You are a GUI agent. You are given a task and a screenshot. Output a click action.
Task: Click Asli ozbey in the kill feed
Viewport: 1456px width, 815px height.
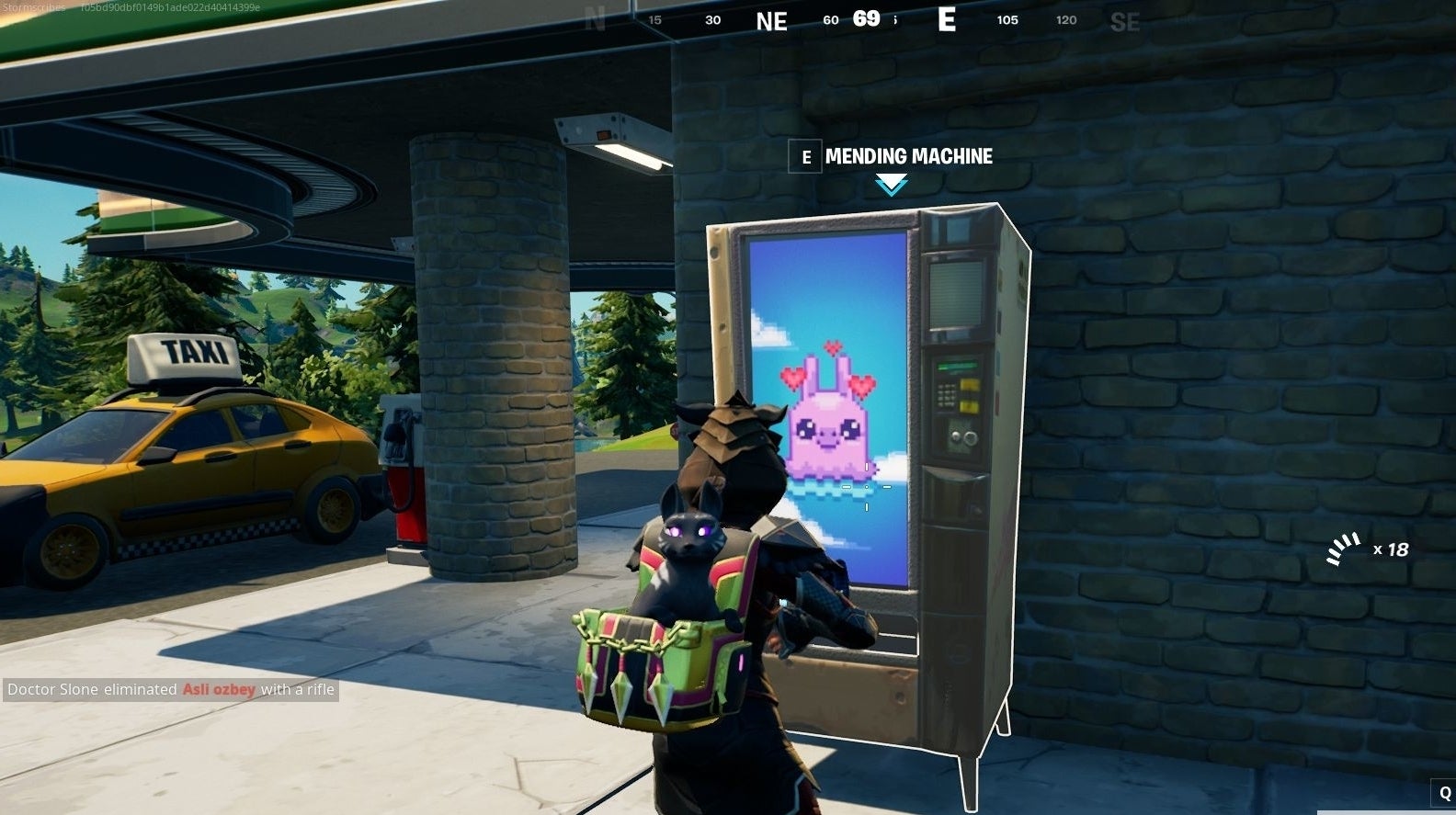217,689
